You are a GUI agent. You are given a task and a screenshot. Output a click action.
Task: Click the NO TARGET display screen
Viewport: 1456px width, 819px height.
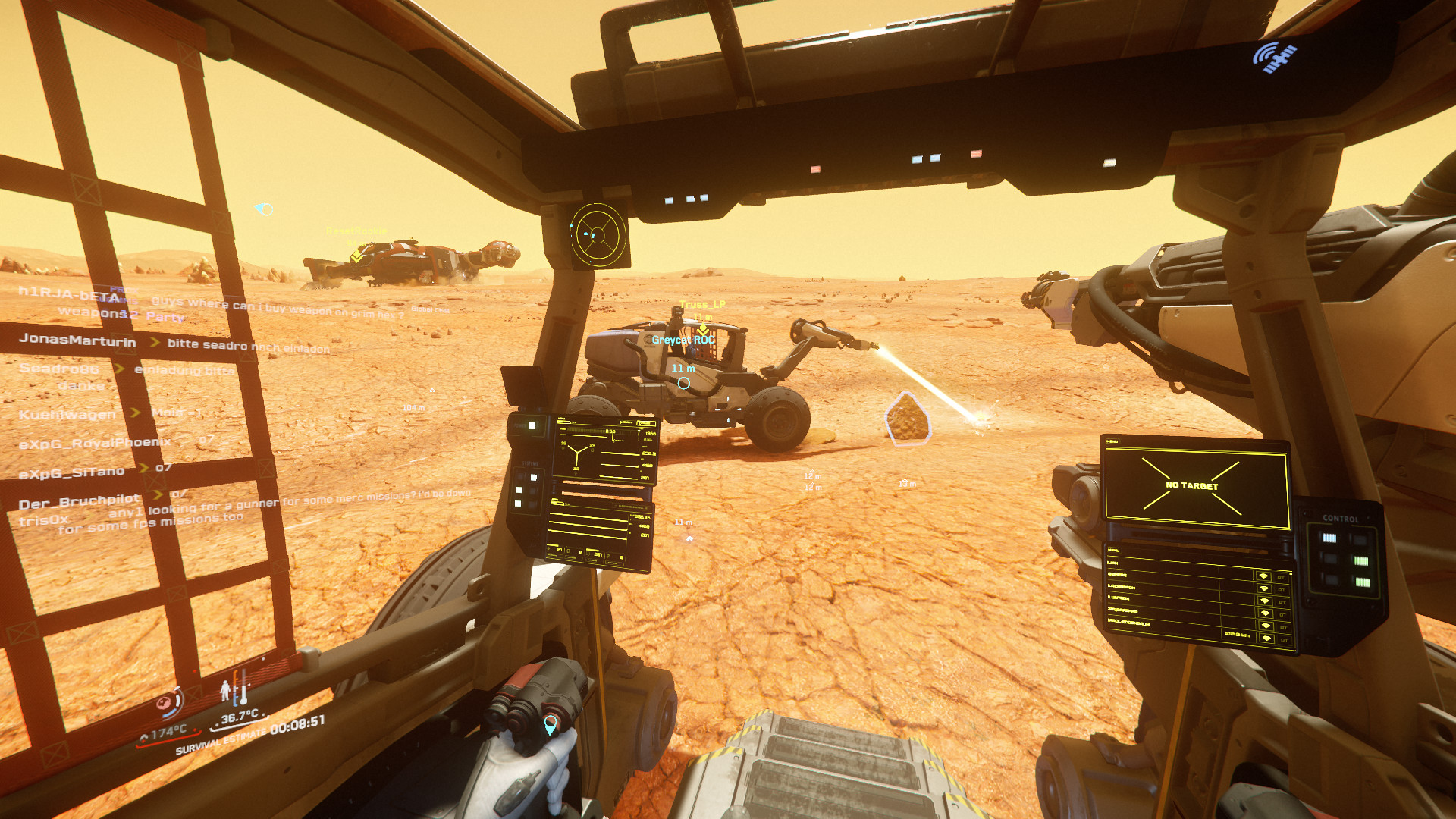click(1192, 485)
